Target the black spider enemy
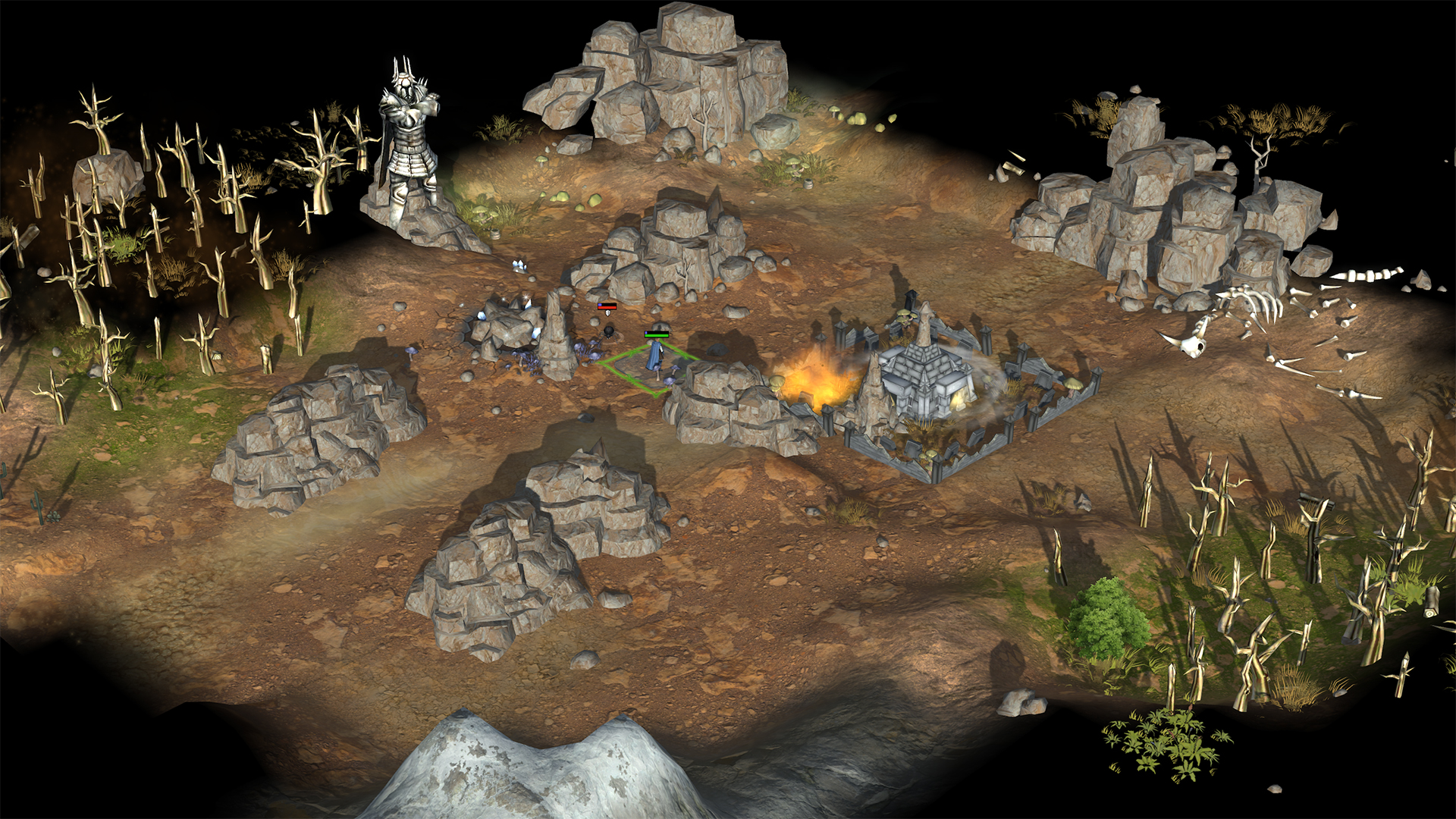Screen dimensions: 1456x819 click(607, 331)
